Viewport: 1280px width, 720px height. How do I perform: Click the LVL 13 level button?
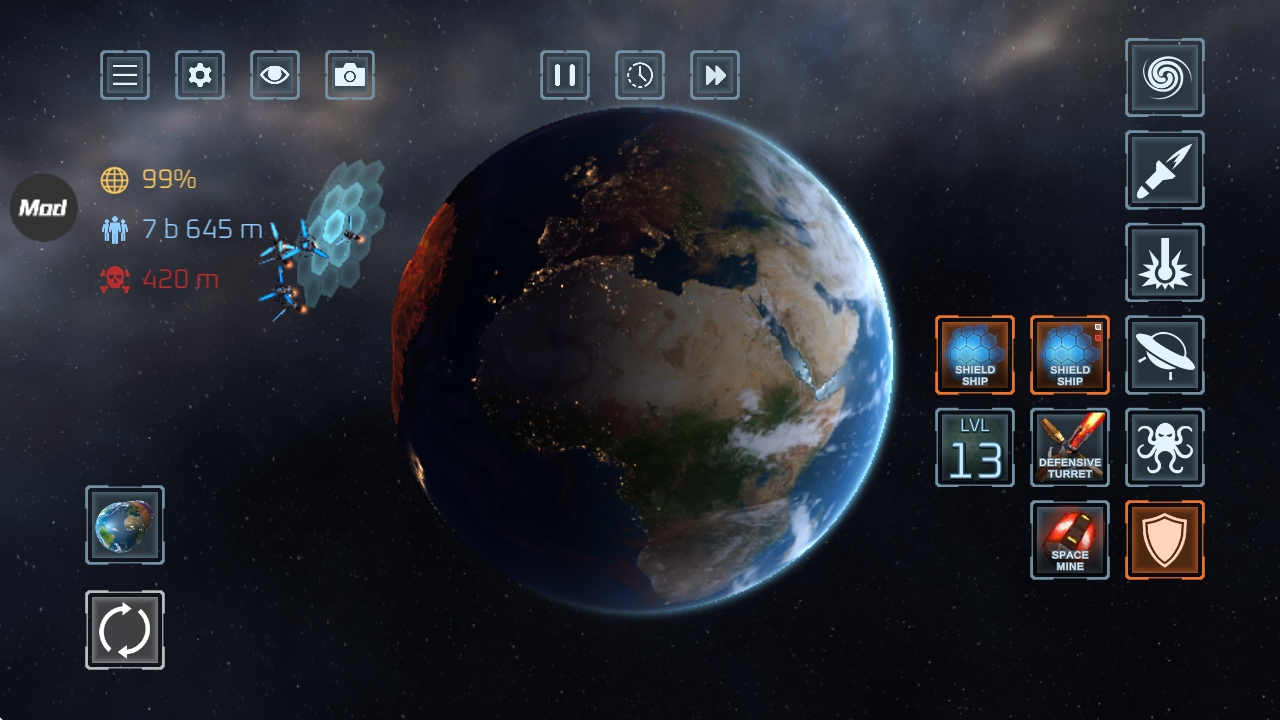975,447
